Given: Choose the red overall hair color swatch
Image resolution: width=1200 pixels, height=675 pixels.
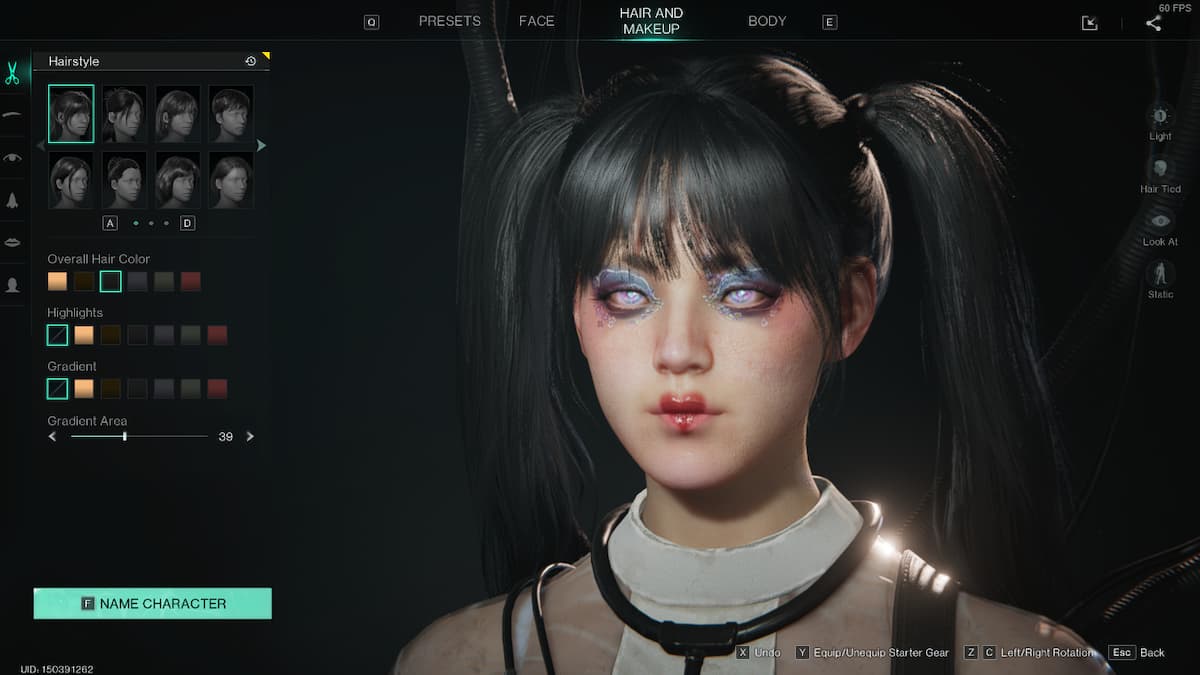Looking at the screenshot, I should point(191,282).
